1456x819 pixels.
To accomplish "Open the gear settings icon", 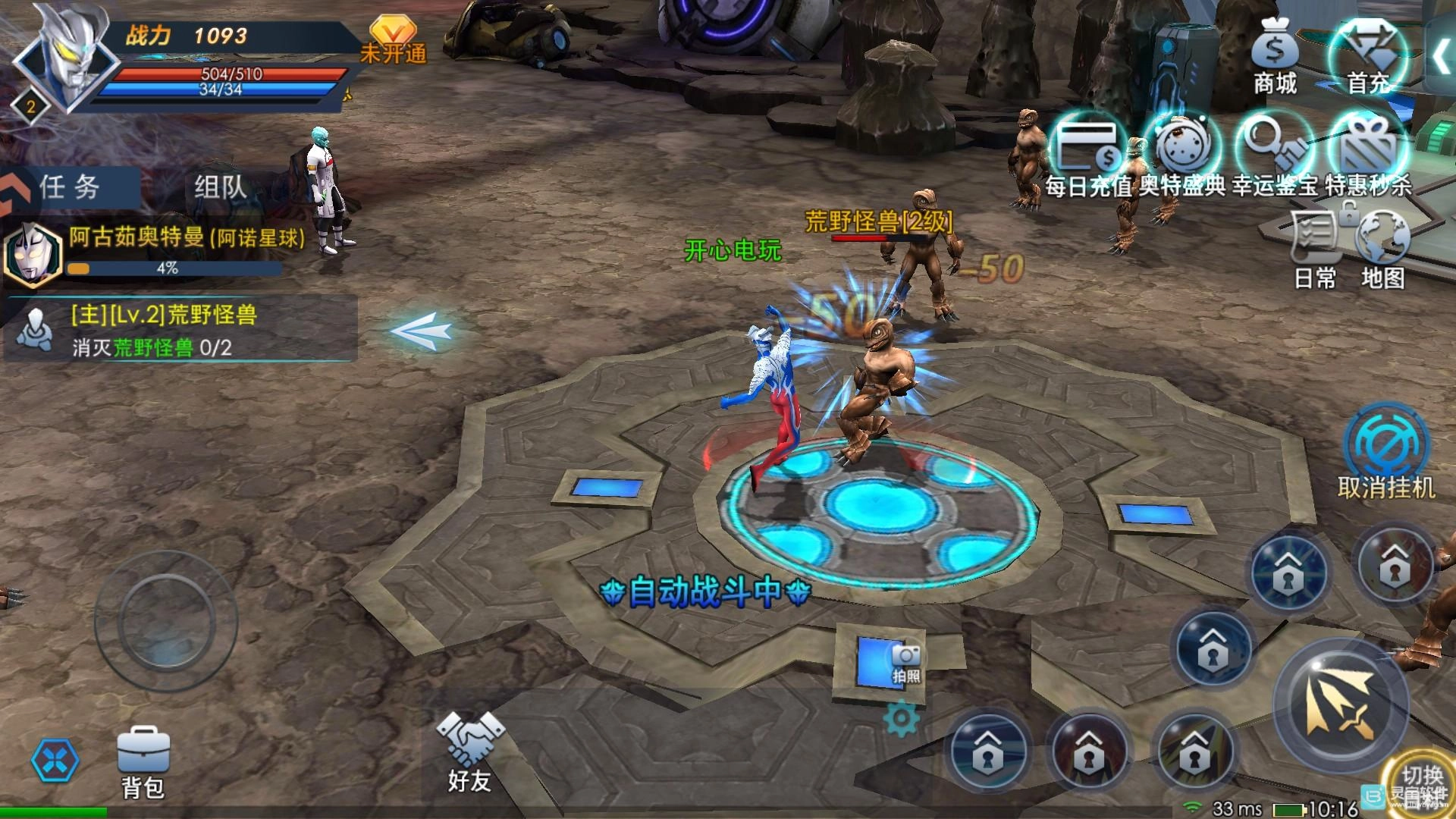I will tap(901, 719).
